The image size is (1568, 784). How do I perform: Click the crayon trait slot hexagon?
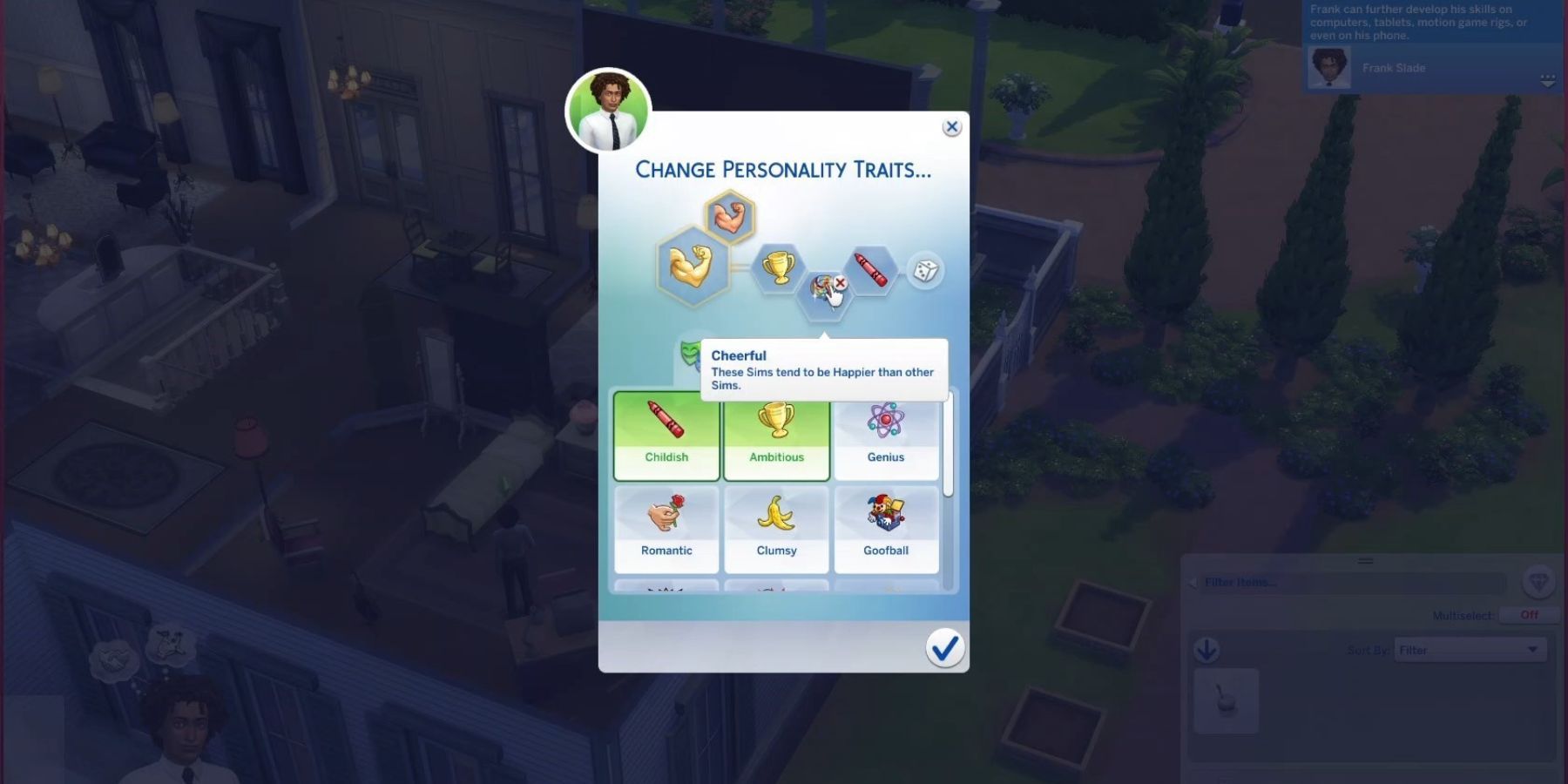[x=871, y=269]
